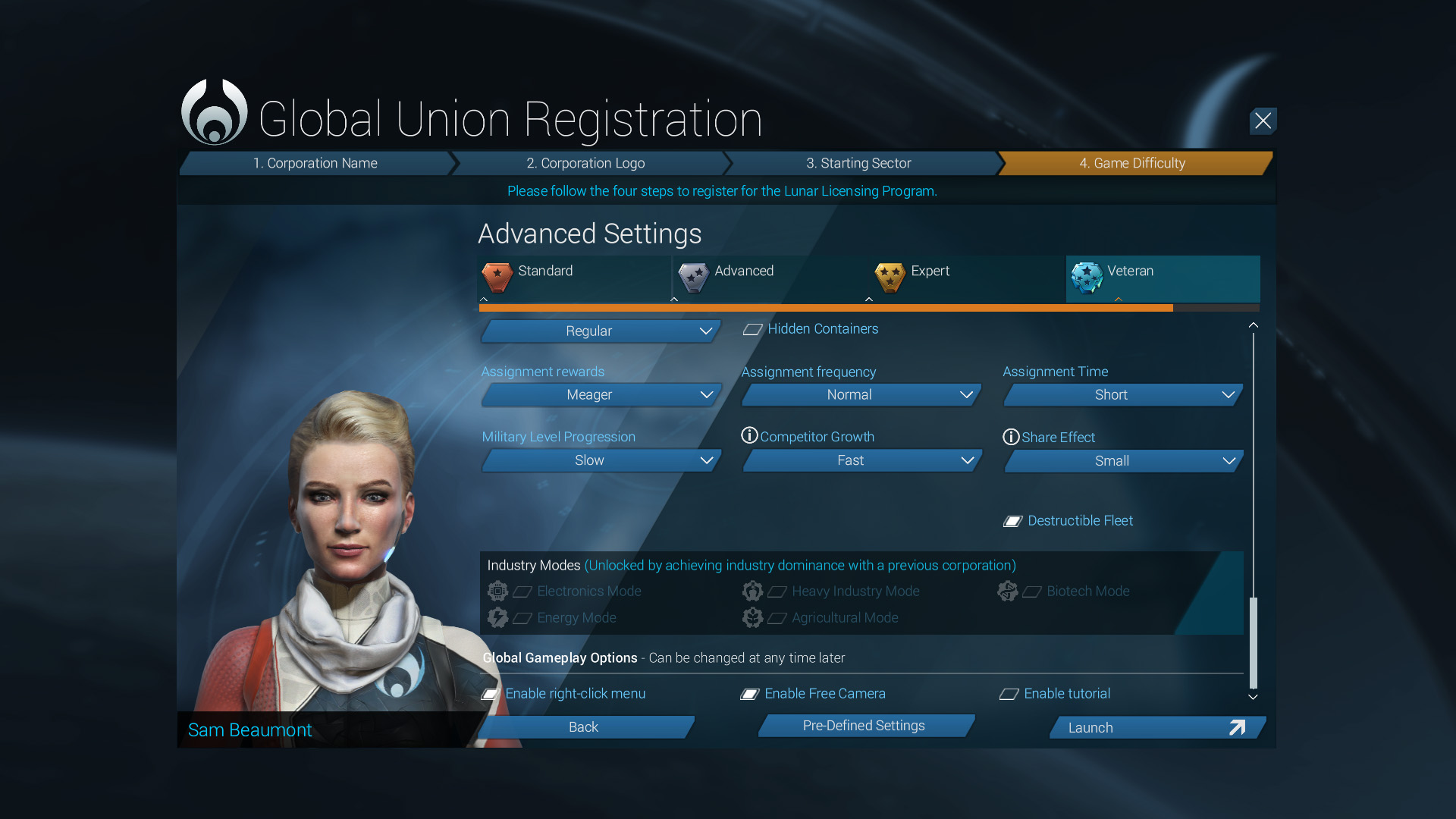The height and width of the screenshot is (819, 1456).
Task: Launch the game
Action: point(1156,727)
